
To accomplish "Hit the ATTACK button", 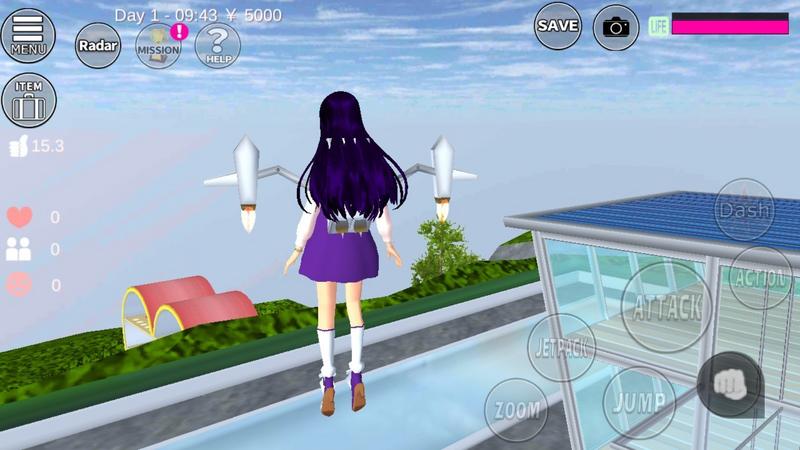I will pos(667,307).
